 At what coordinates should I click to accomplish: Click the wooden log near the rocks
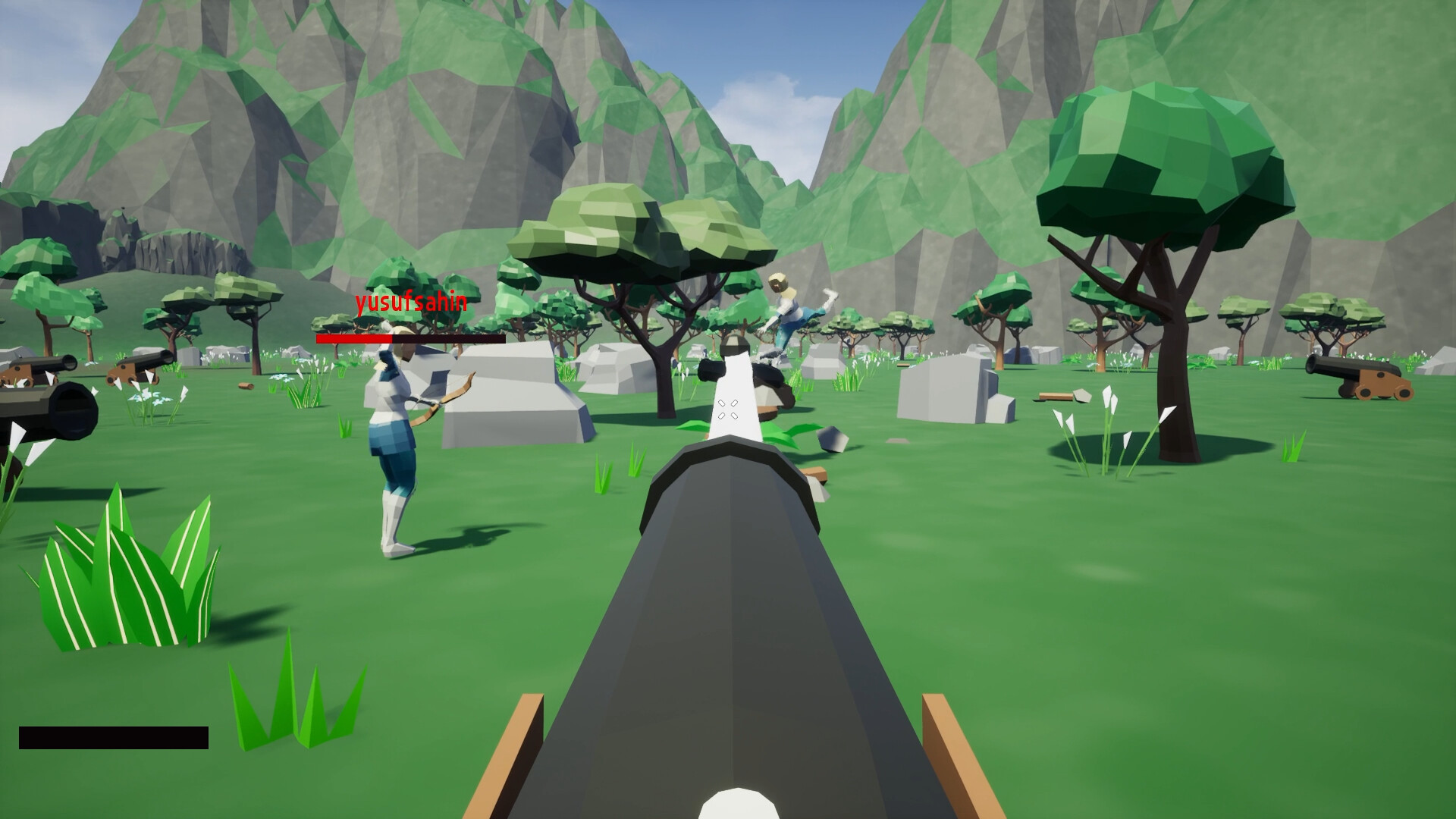(x=1054, y=394)
